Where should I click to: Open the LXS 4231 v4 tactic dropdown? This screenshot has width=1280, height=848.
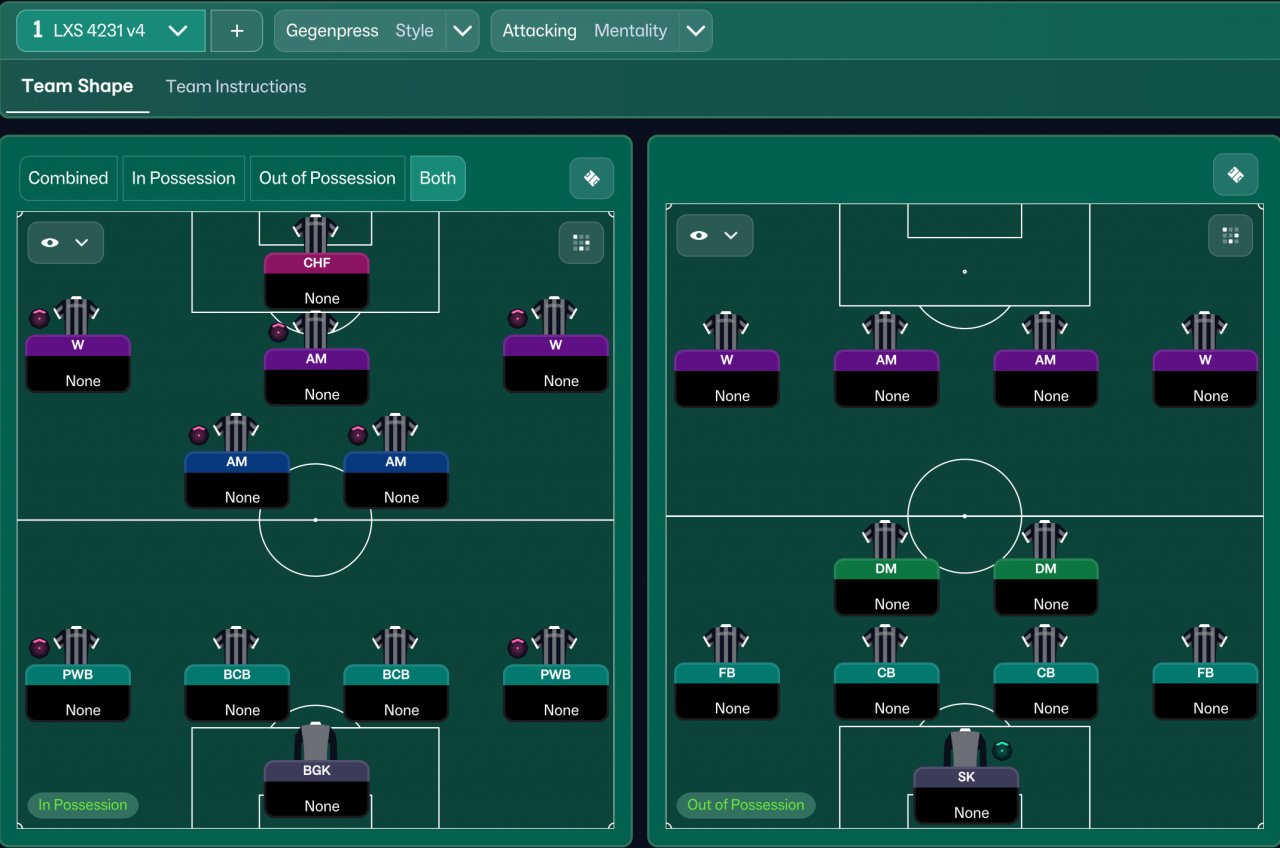pos(110,31)
